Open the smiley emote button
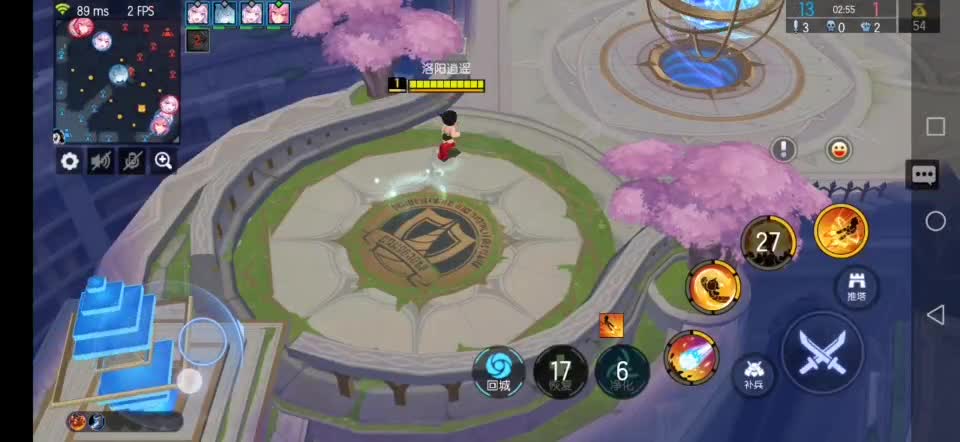Image resolution: width=960 pixels, height=442 pixels. 837,150
